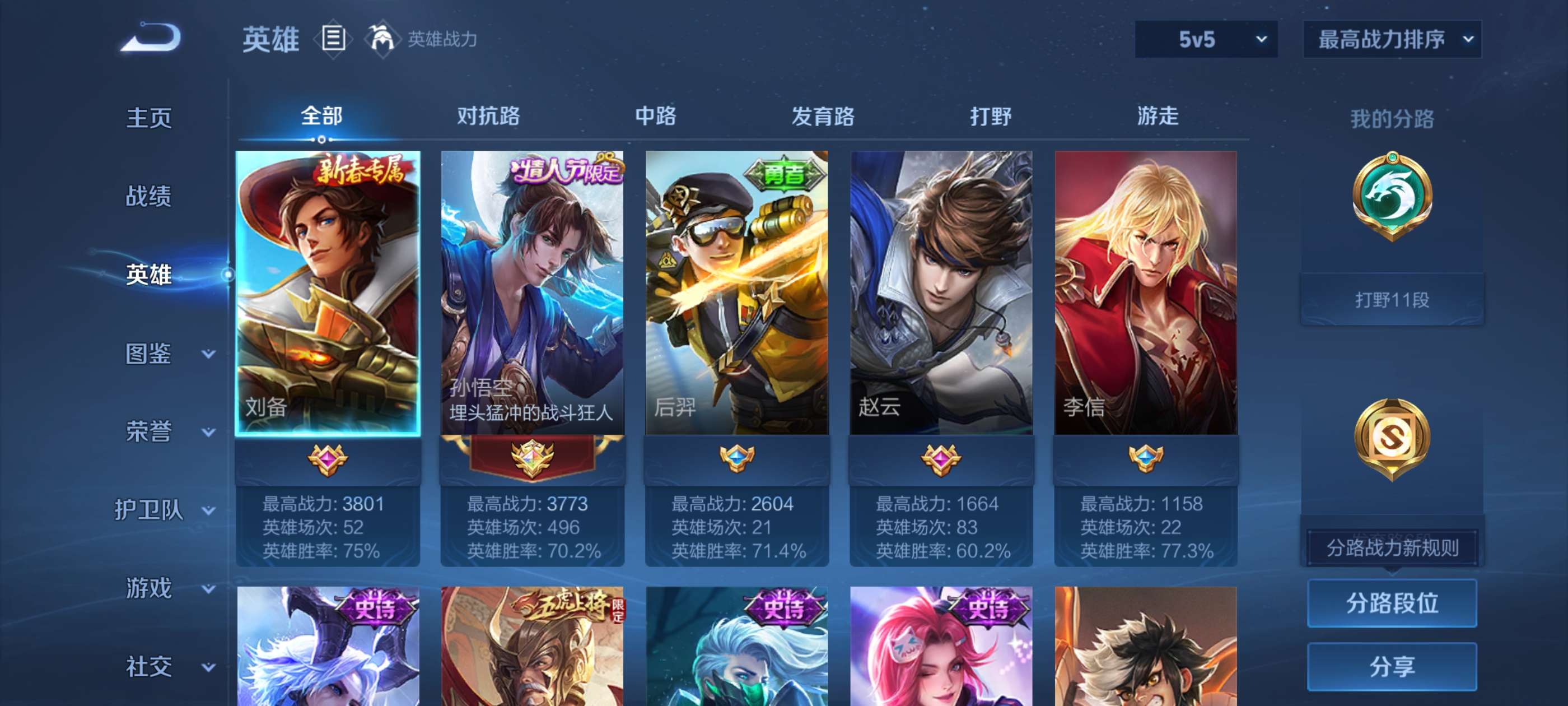Open 战绩 from the sidebar menu
This screenshot has height=706, width=1568.
[148, 197]
